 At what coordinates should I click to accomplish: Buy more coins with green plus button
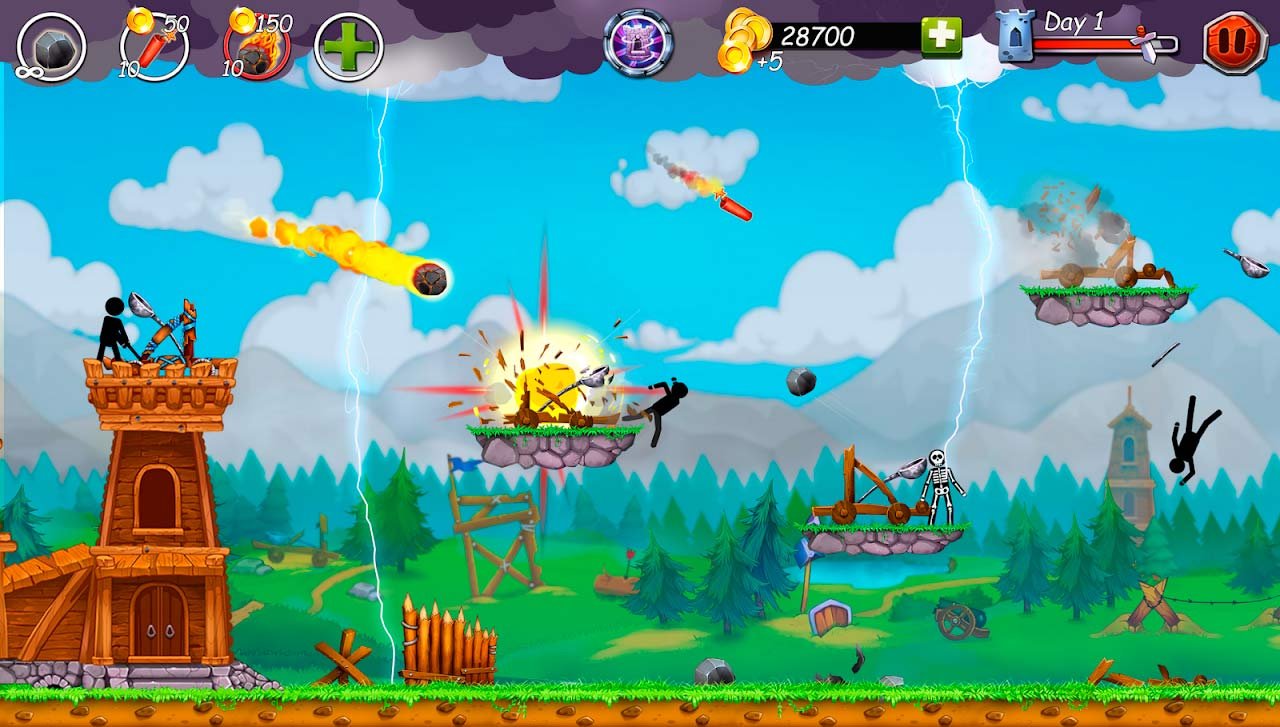[x=941, y=37]
